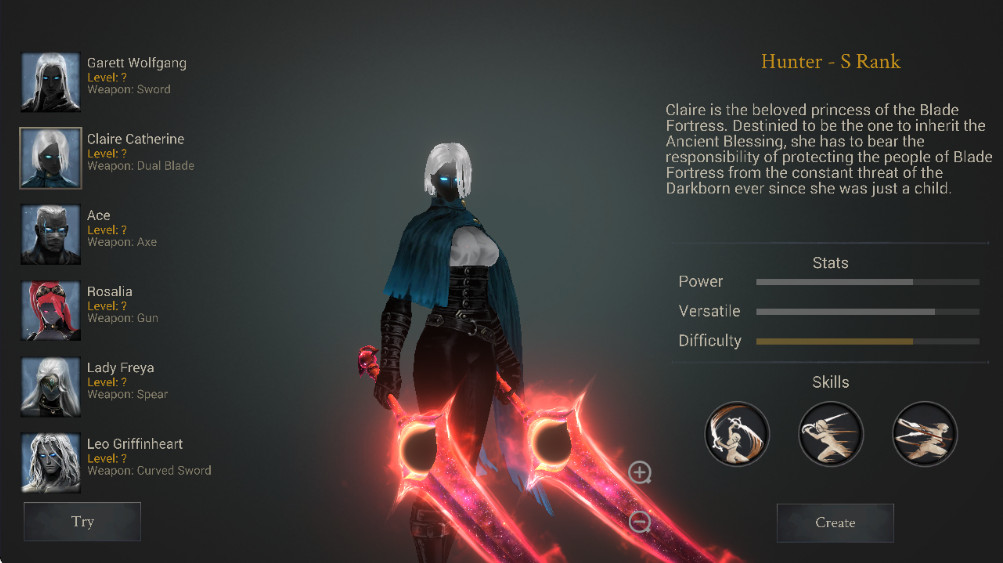This screenshot has height=563, width=1003.
Task: Zoom out from the character model
Action: (x=640, y=521)
